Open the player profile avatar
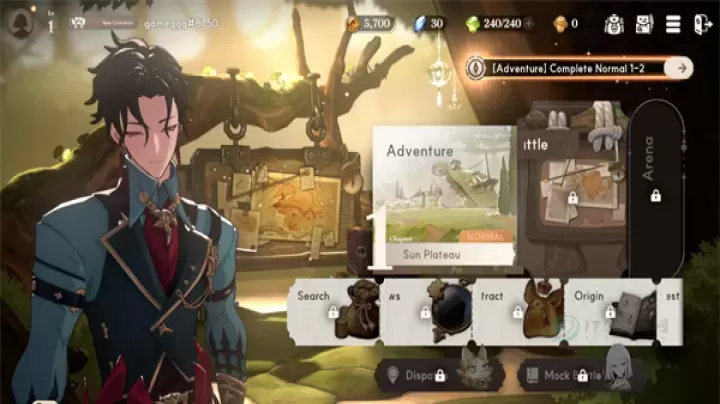The width and height of the screenshot is (720, 404). [x=18, y=24]
